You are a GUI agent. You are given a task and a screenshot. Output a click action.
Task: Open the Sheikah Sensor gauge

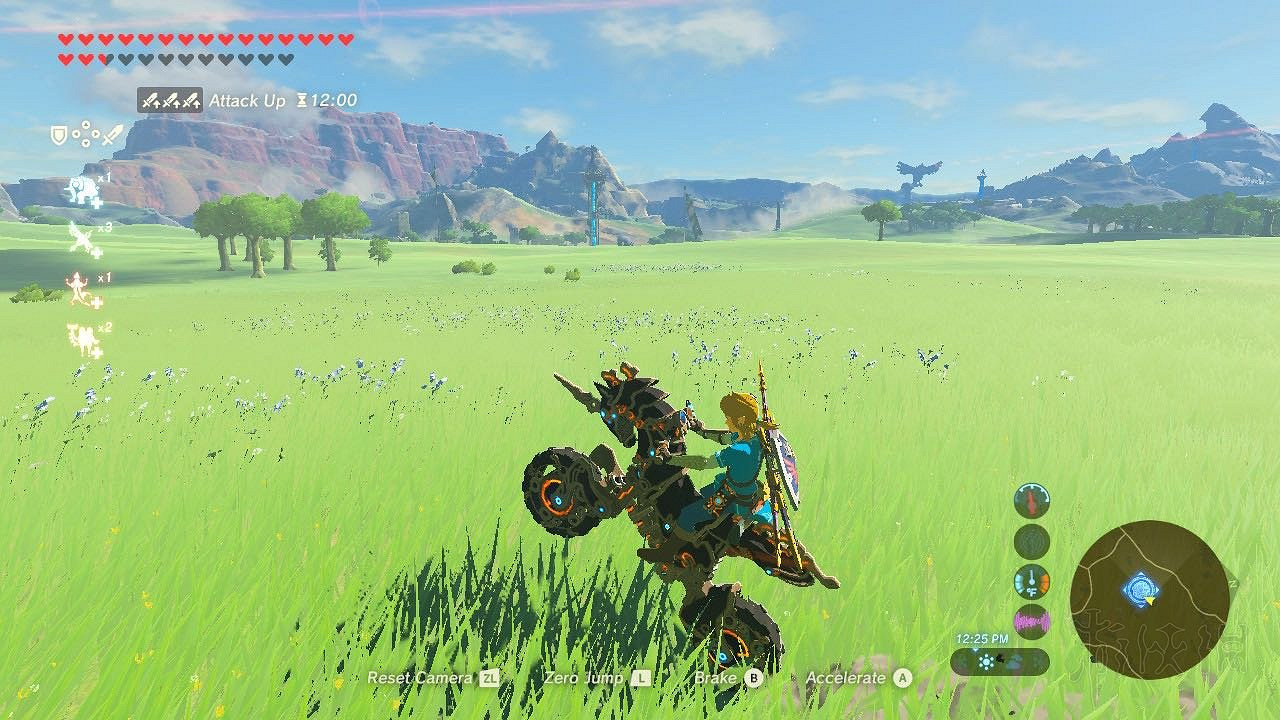tap(1031, 540)
